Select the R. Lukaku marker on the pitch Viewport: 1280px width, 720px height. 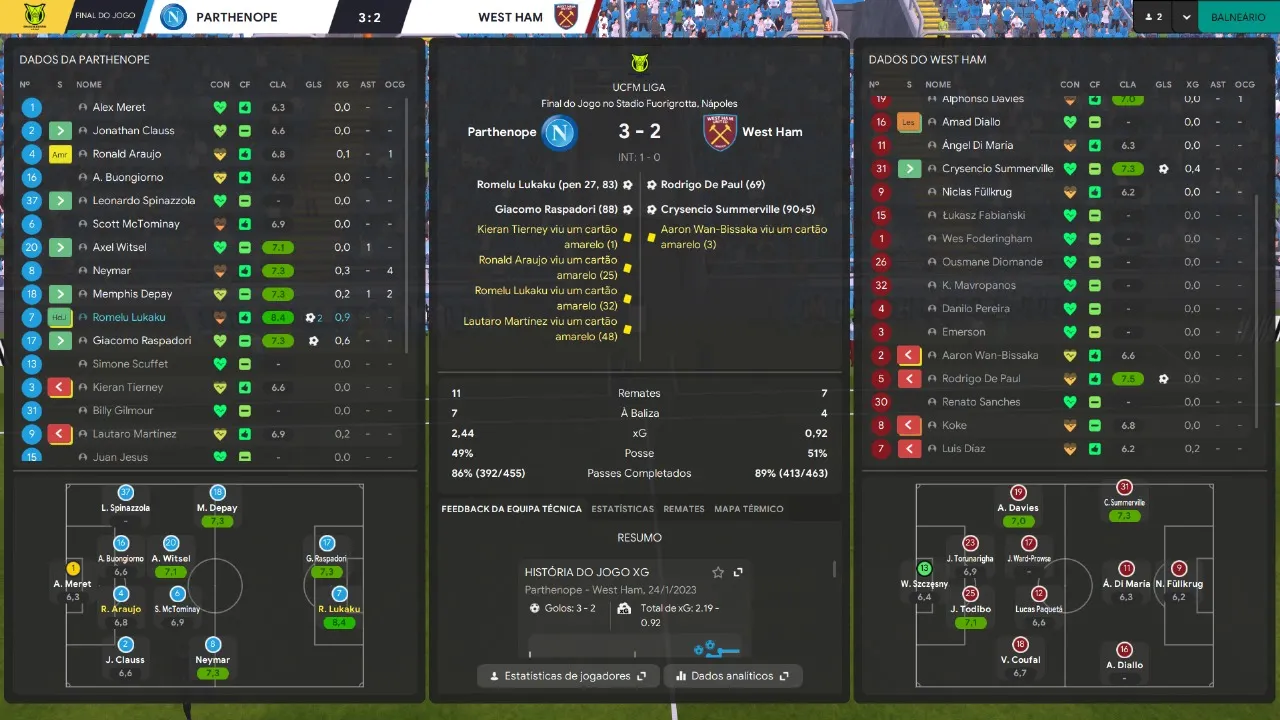[339, 594]
